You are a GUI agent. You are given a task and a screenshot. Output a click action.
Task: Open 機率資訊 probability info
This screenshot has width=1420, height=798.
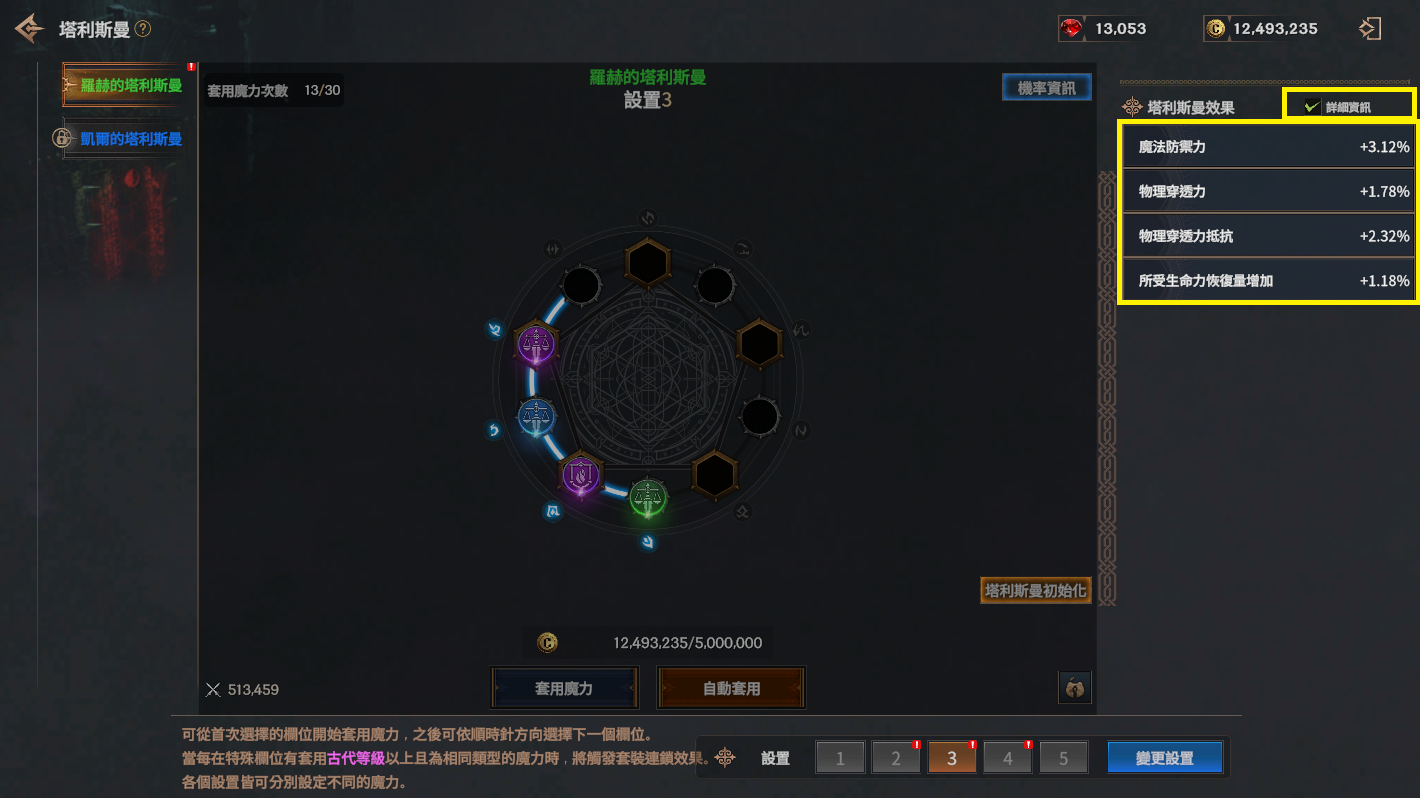1046,88
